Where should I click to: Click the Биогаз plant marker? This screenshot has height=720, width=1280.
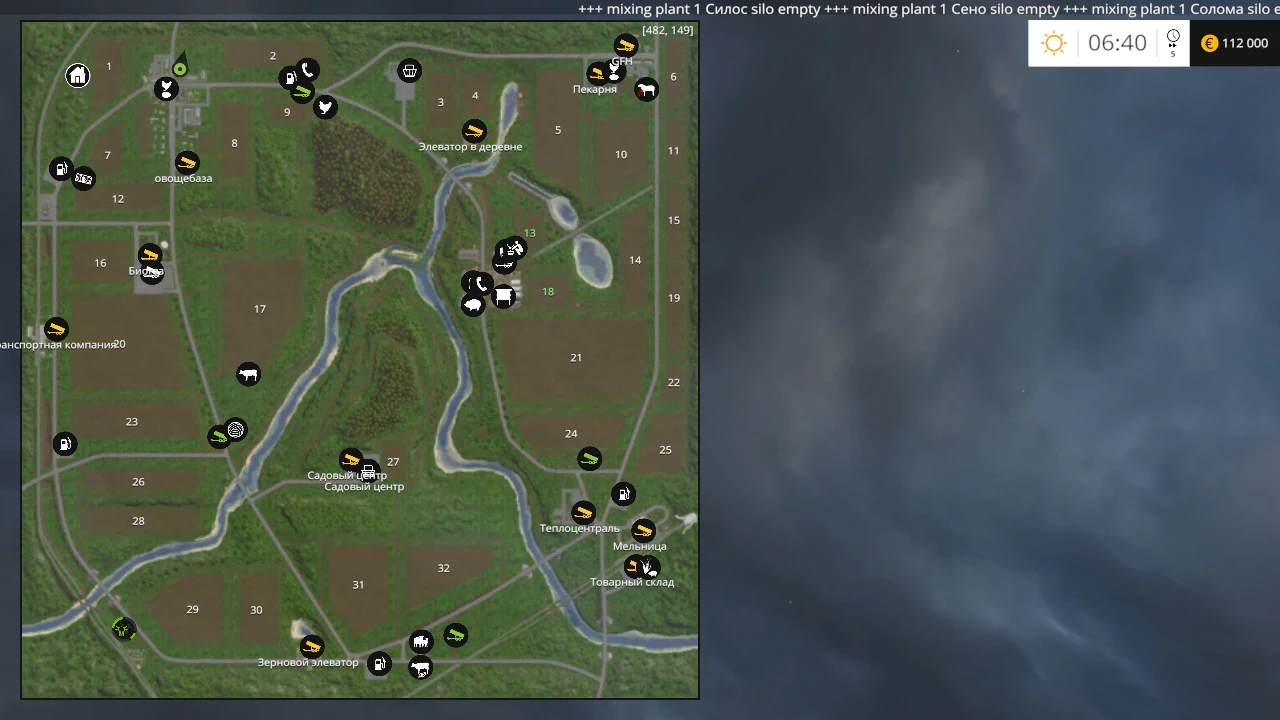click(150, 253)
